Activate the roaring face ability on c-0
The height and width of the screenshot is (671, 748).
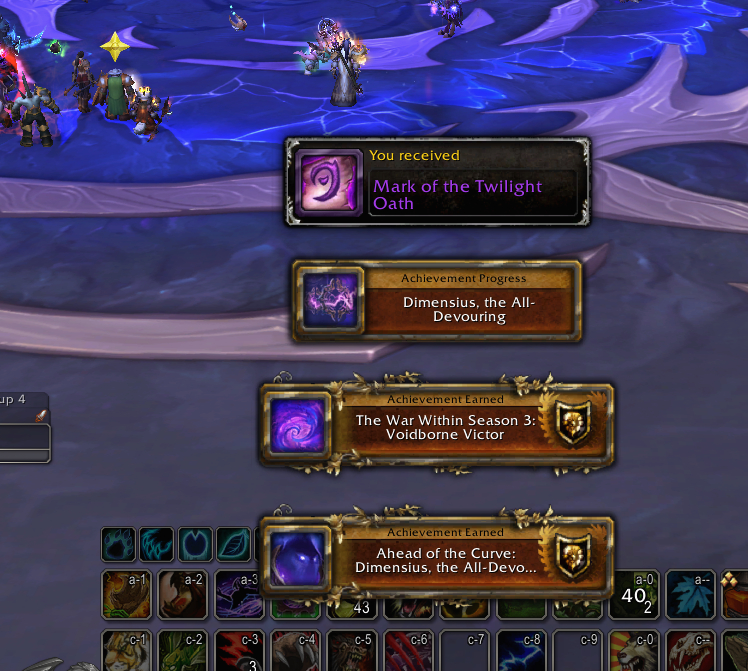634,651
